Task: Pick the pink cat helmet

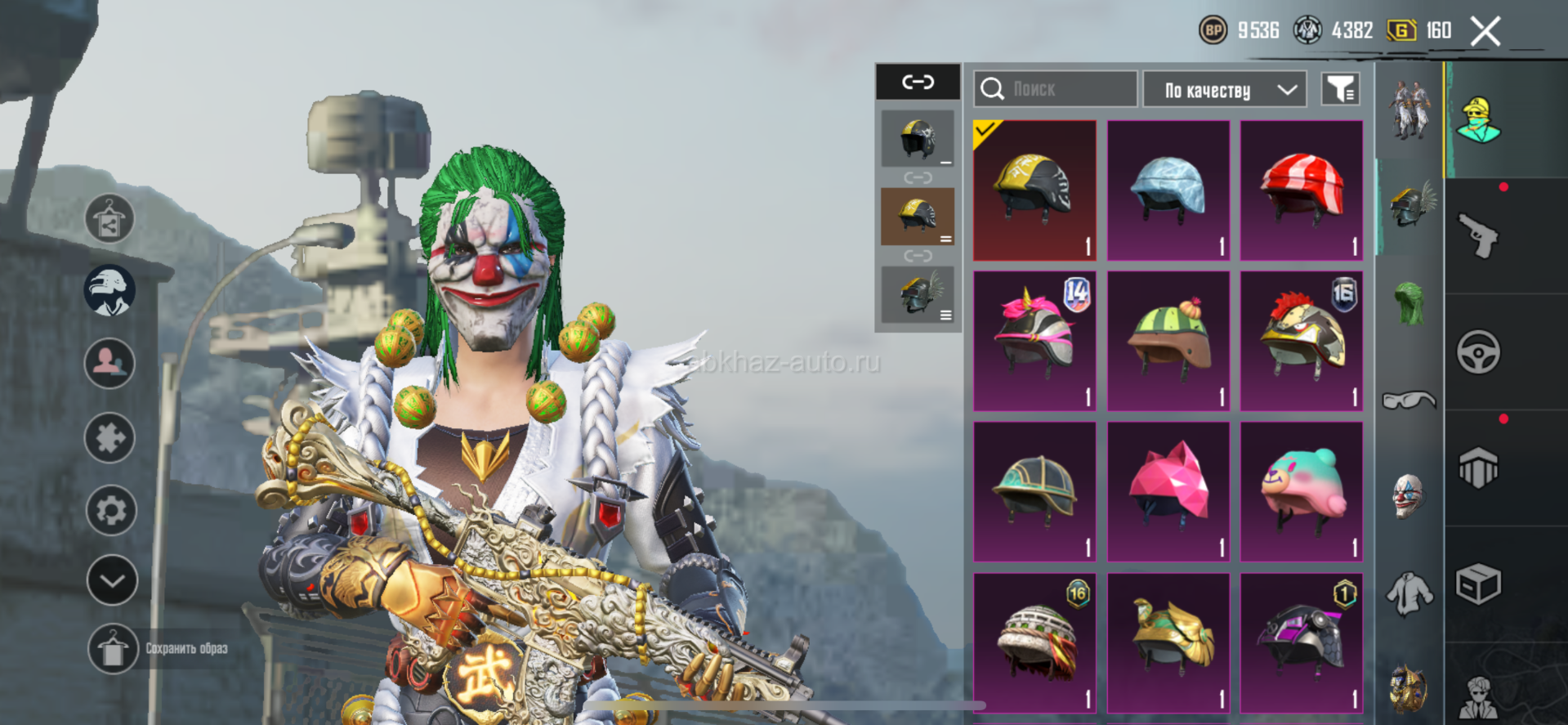Action: tap(1168, 491)
